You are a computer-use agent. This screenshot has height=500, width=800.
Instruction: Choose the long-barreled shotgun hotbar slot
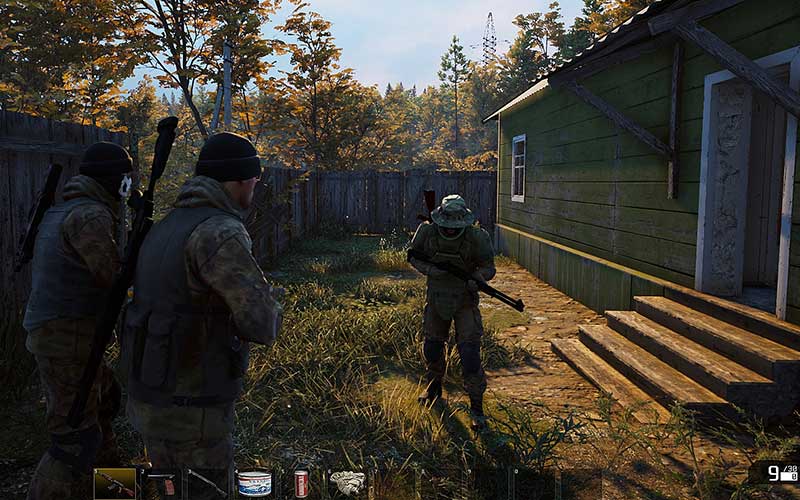tap(207, 484)
